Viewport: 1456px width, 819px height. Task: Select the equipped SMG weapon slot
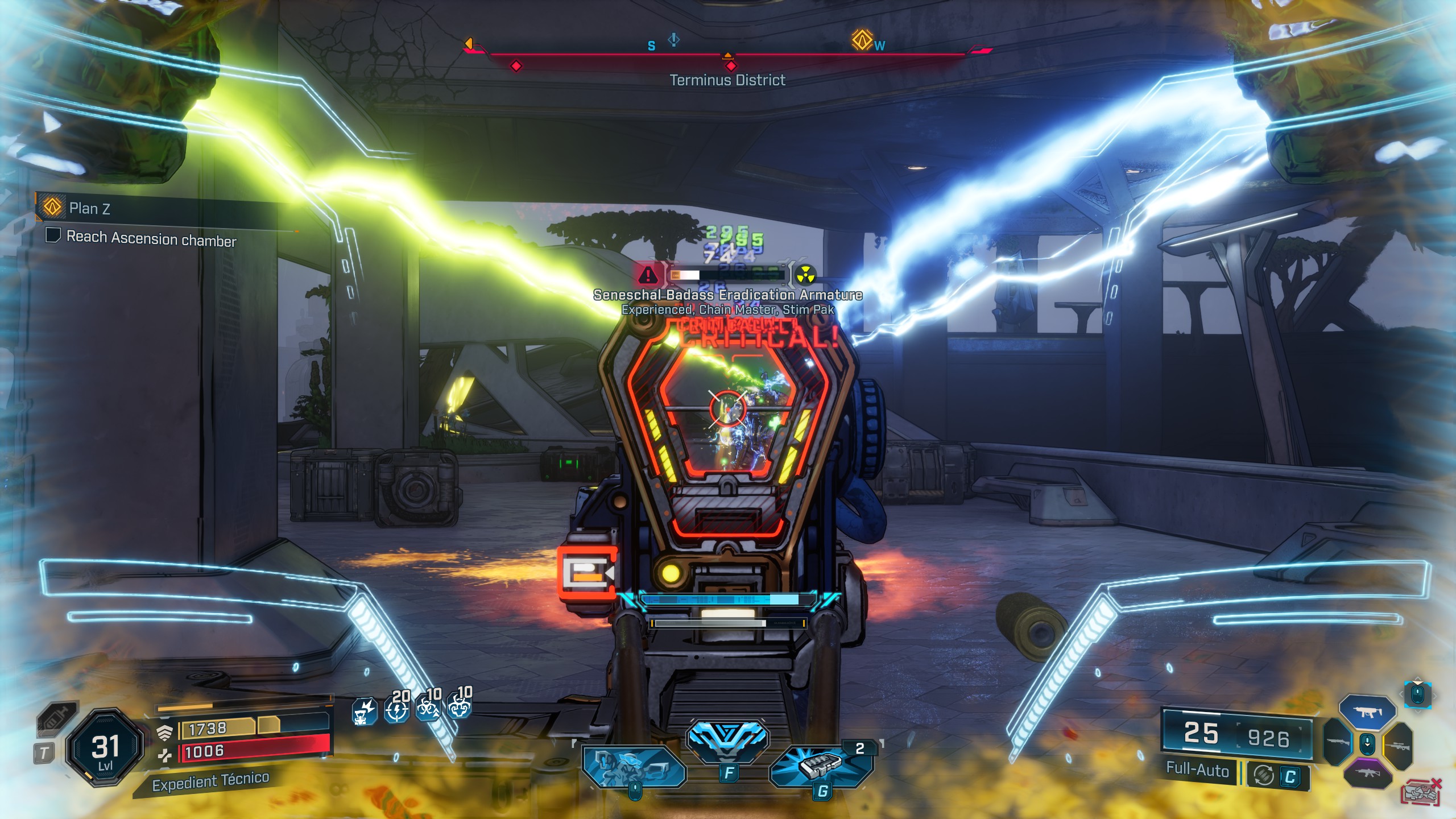[1367, 712]
